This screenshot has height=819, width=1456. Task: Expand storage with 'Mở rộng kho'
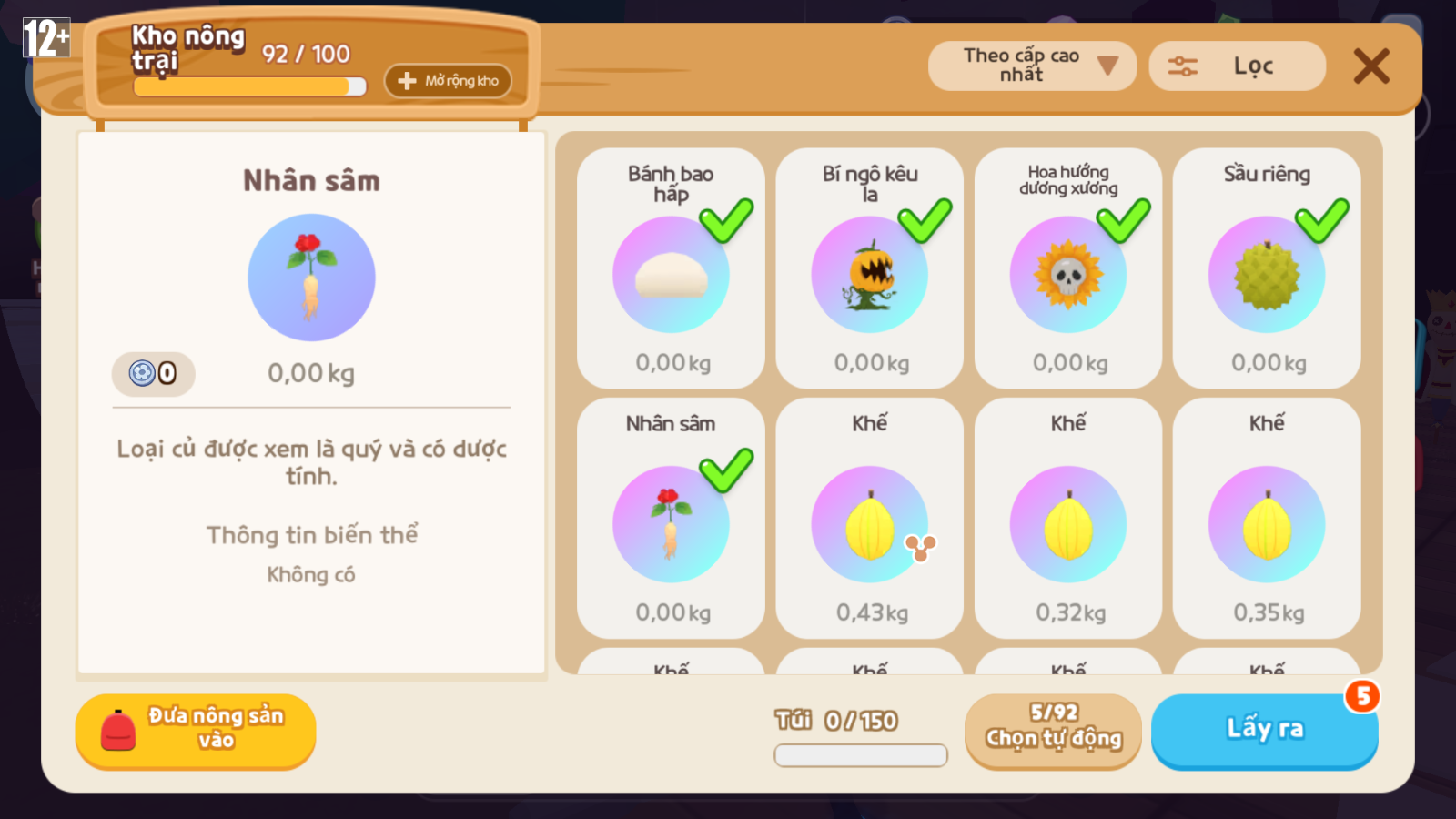point(448,81)
